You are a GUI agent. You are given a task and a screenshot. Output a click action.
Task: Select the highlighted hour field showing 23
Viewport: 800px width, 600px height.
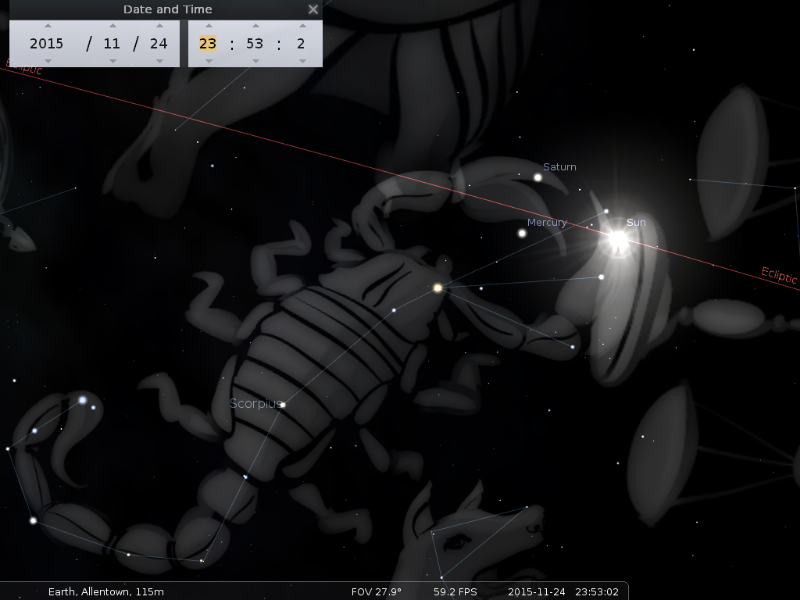point(208,44)
